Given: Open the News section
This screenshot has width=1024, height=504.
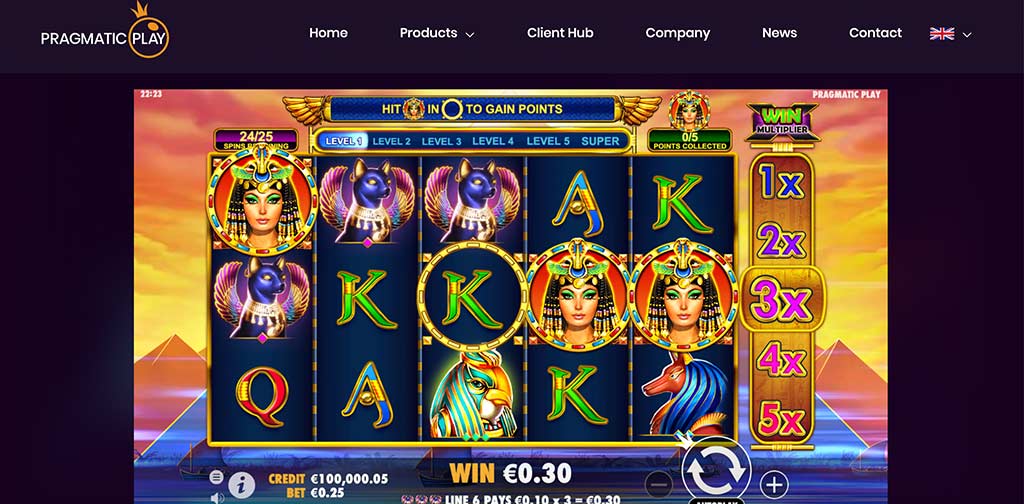Looking at the screenshot, I should tap(779, 33).
